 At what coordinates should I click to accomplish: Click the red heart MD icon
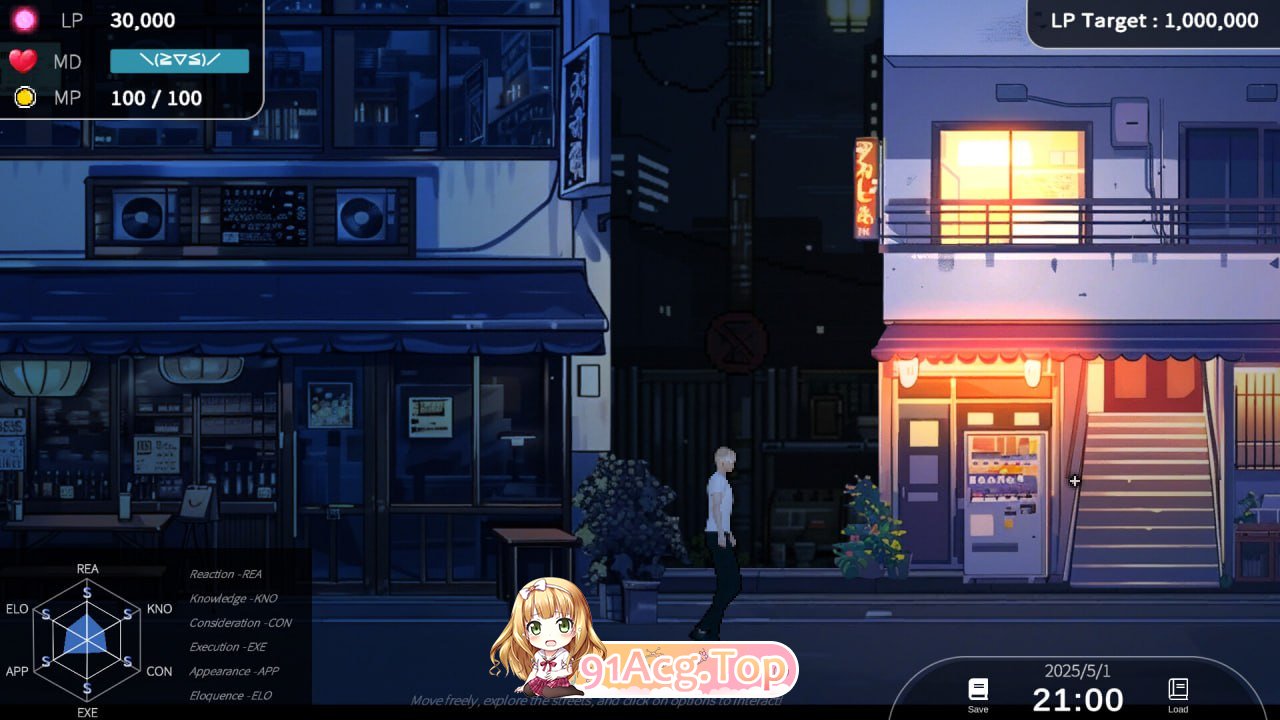pos(25,60)
